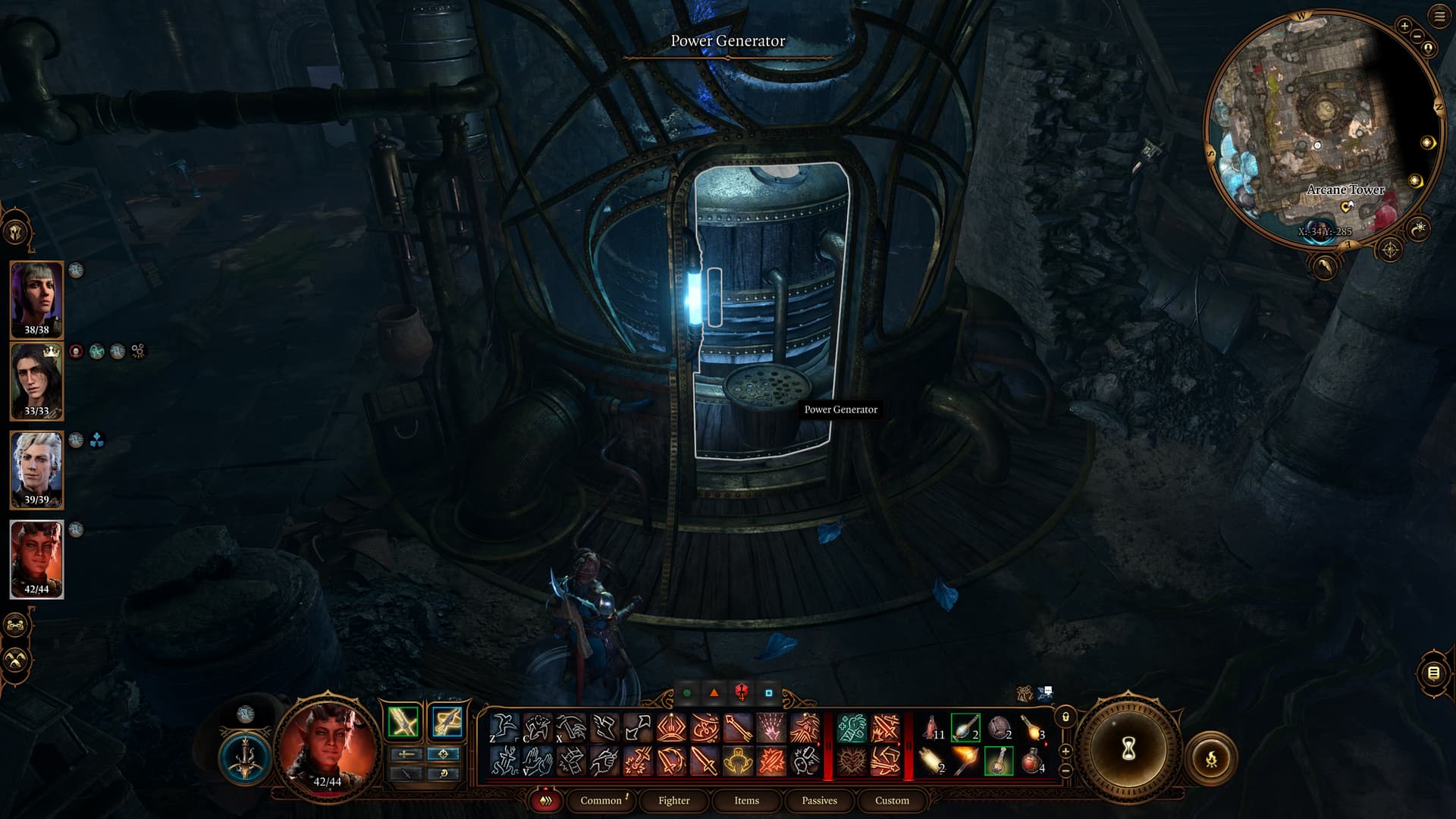1456x819 pixels.
Task: Select the scroll item in the hotbar
Action: 932,760
